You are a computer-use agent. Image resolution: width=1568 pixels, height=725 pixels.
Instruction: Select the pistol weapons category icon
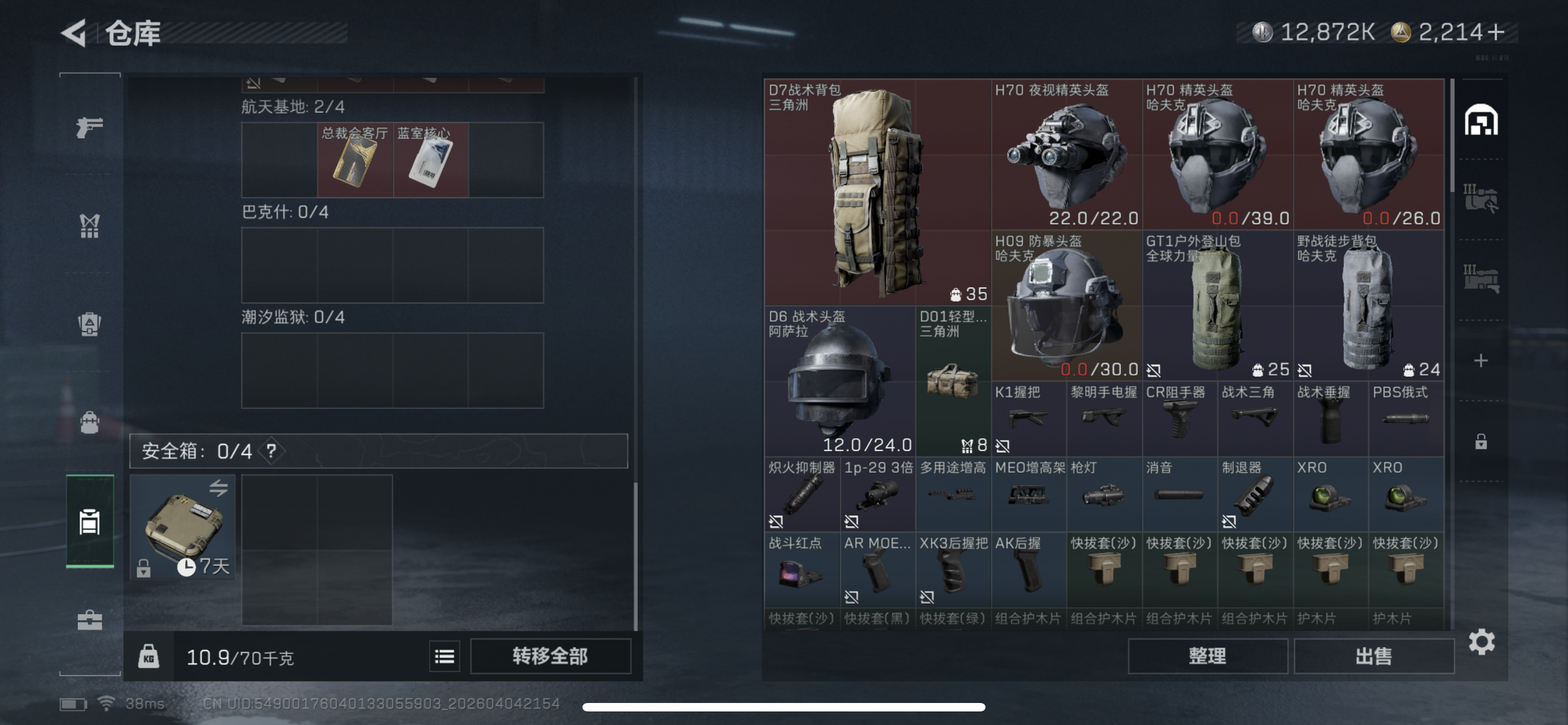point(90,125)
